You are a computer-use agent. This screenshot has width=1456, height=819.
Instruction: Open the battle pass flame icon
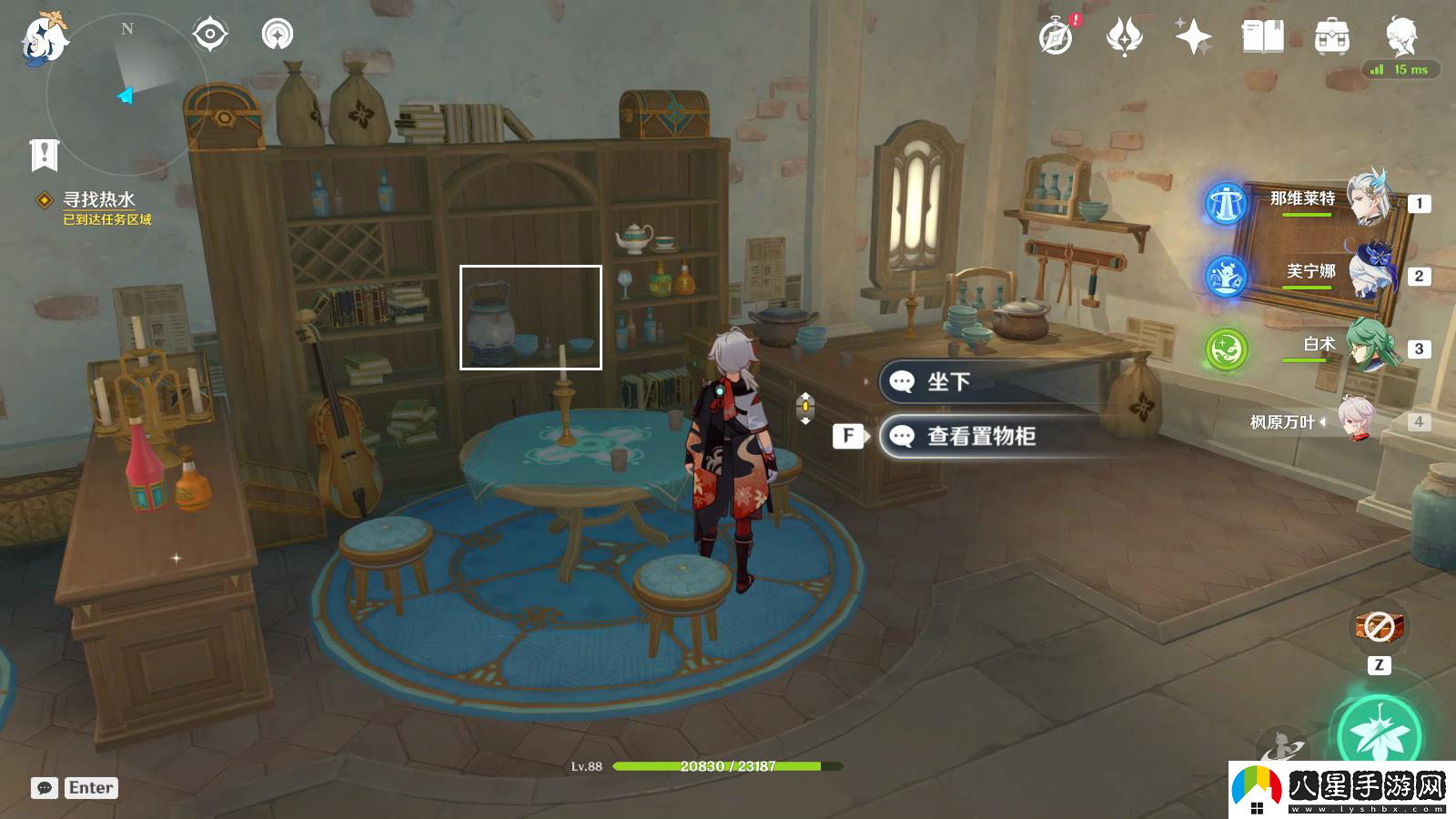coord(1124,37)
